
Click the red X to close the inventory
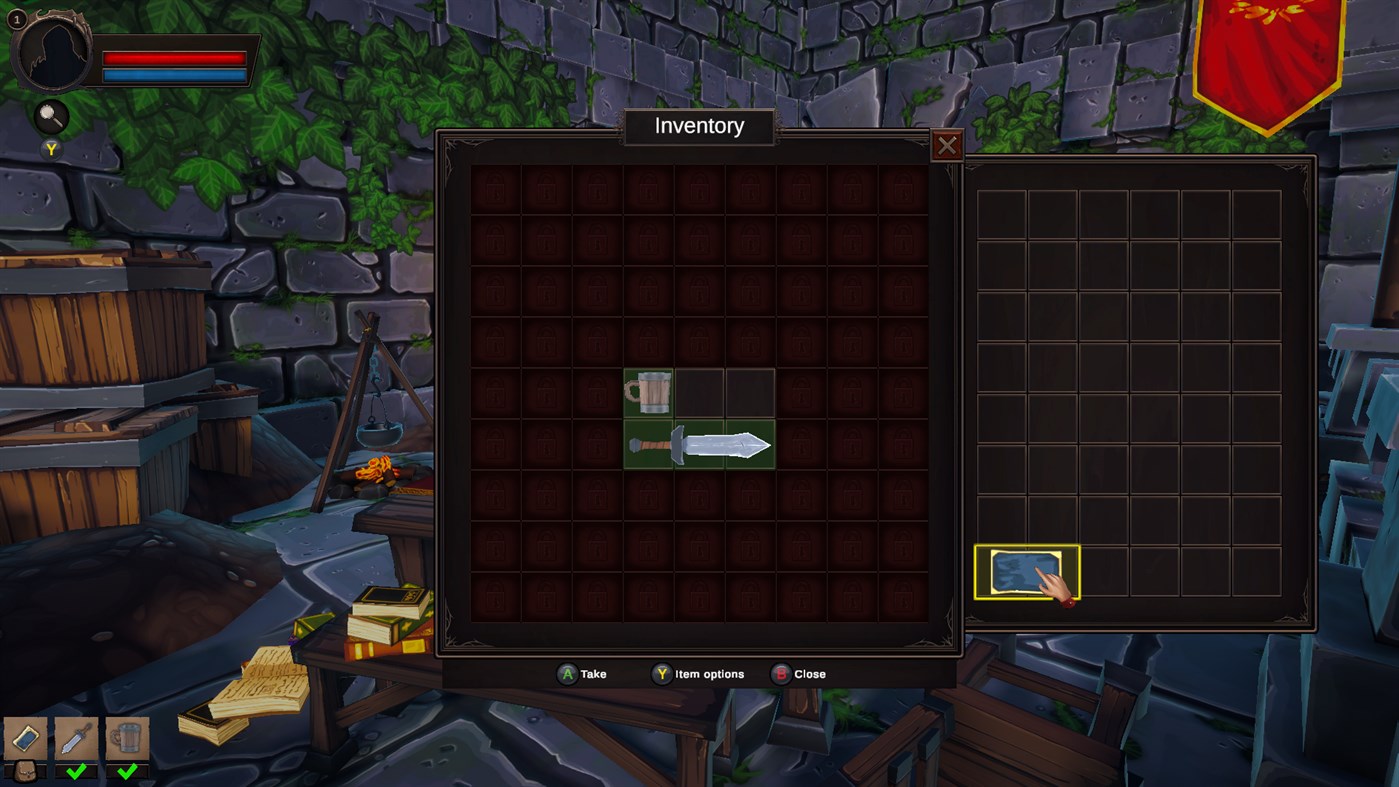[x=948, y=145]
